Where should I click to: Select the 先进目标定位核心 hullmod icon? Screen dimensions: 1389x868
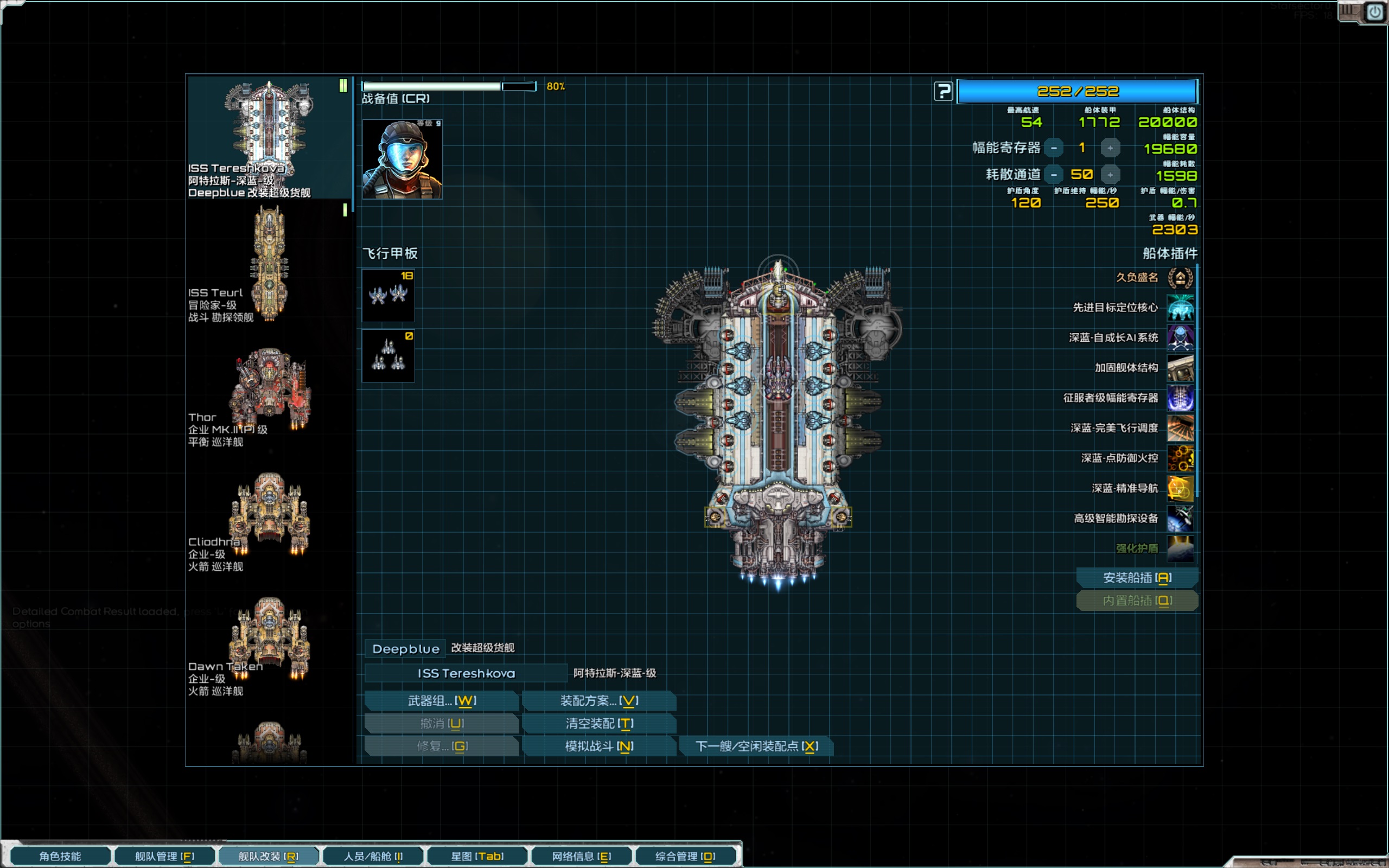[1180, 308]
